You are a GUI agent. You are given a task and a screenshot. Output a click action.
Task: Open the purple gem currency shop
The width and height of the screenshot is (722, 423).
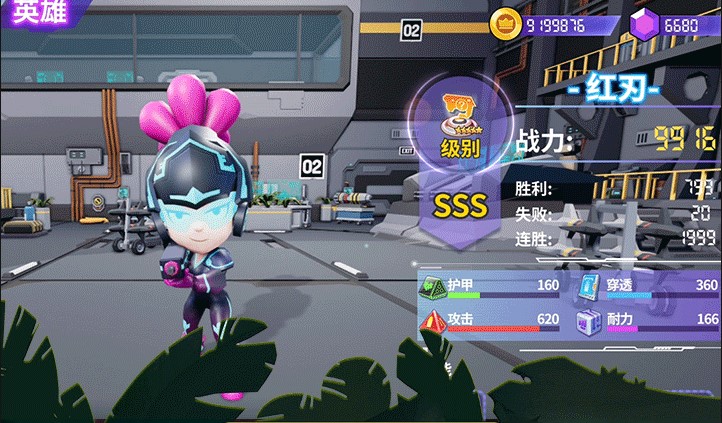coord(643,23)
